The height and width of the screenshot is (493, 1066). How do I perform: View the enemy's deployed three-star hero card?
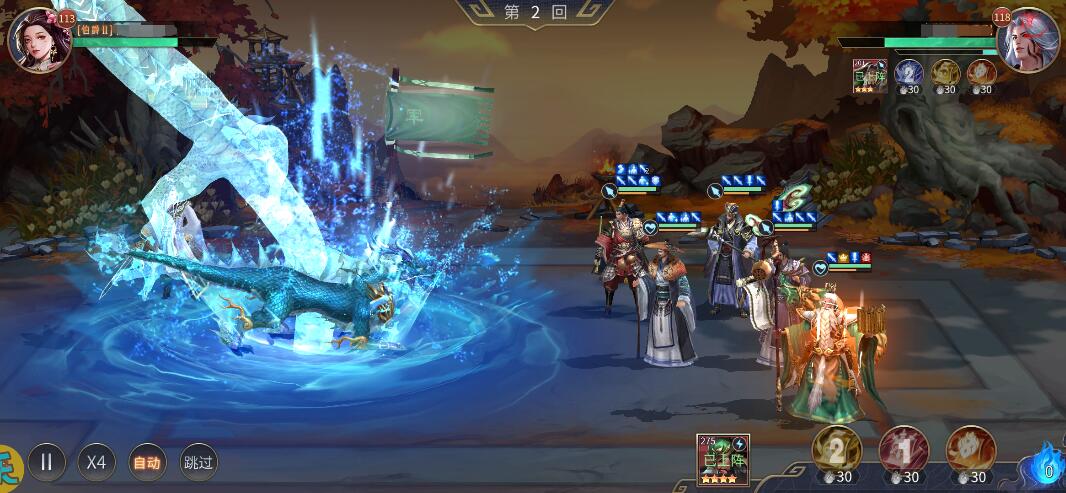click(870, 76)
